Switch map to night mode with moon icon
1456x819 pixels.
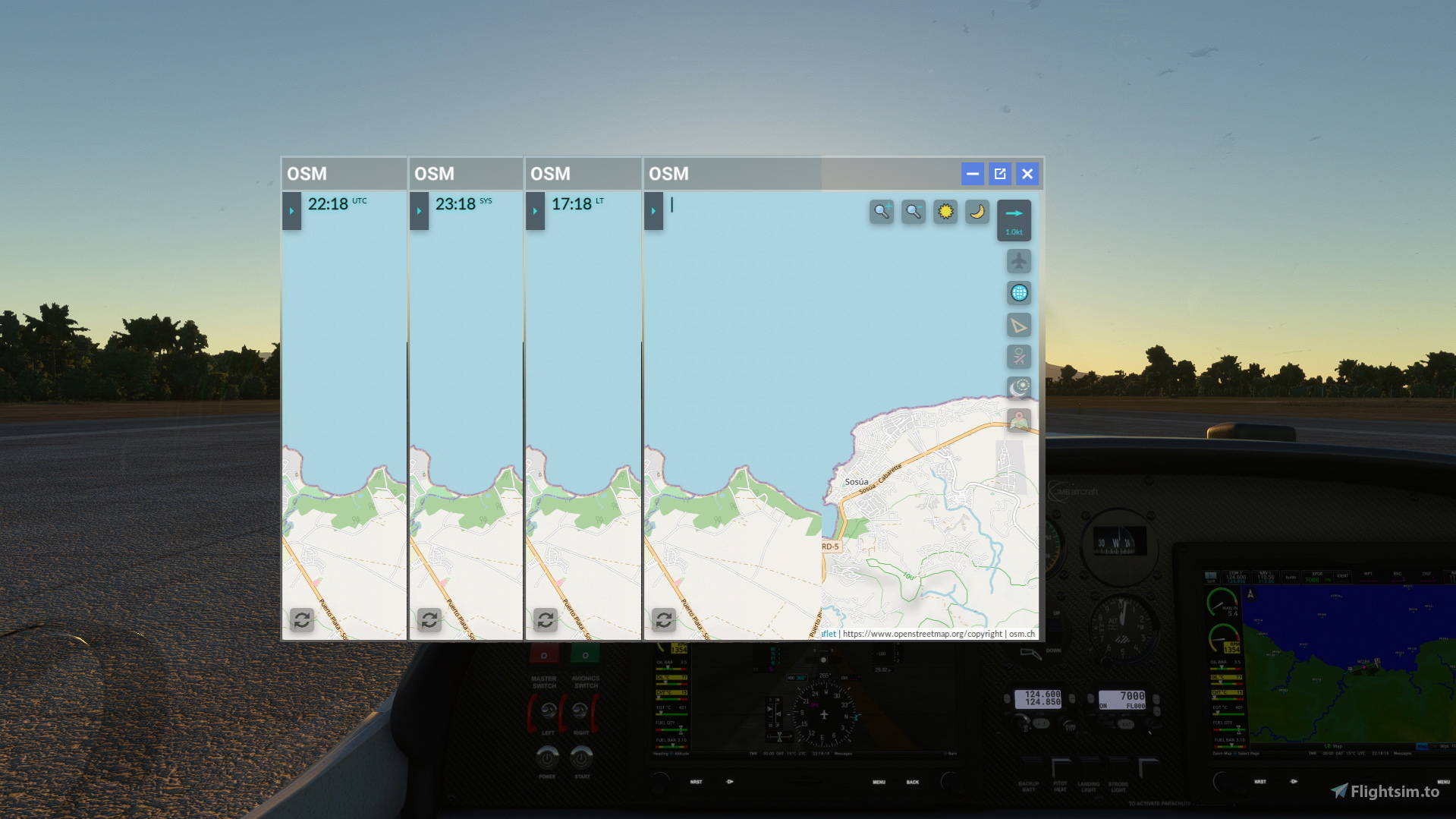point(976,212)
